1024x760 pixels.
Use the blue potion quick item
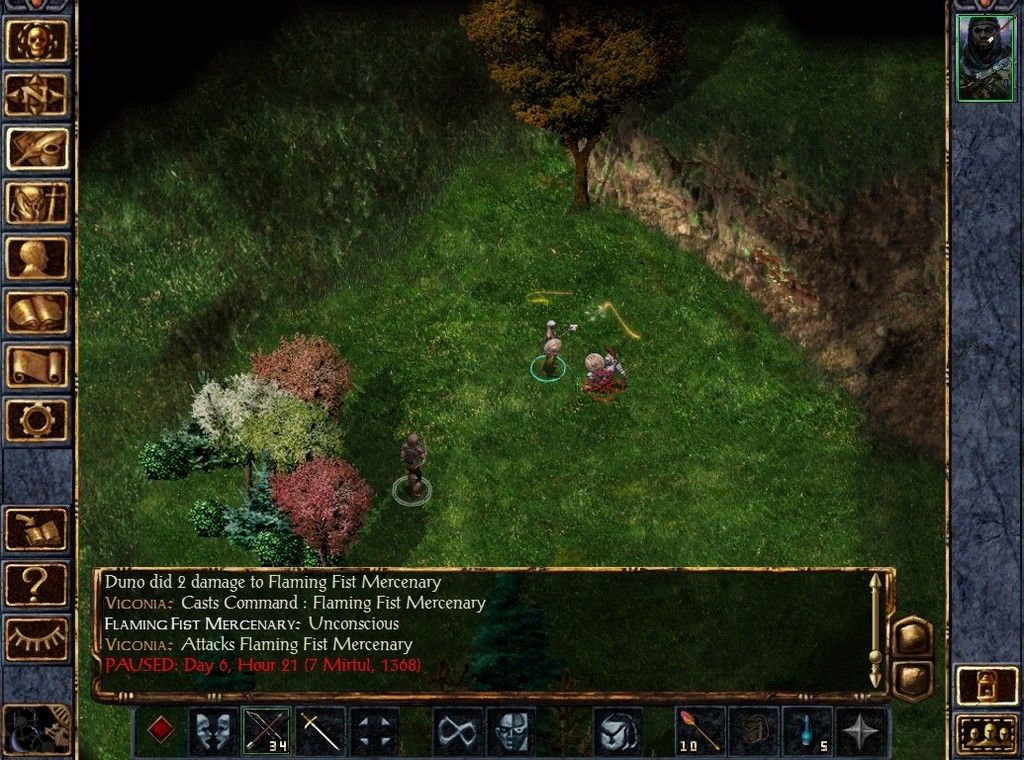pos(809,731)
